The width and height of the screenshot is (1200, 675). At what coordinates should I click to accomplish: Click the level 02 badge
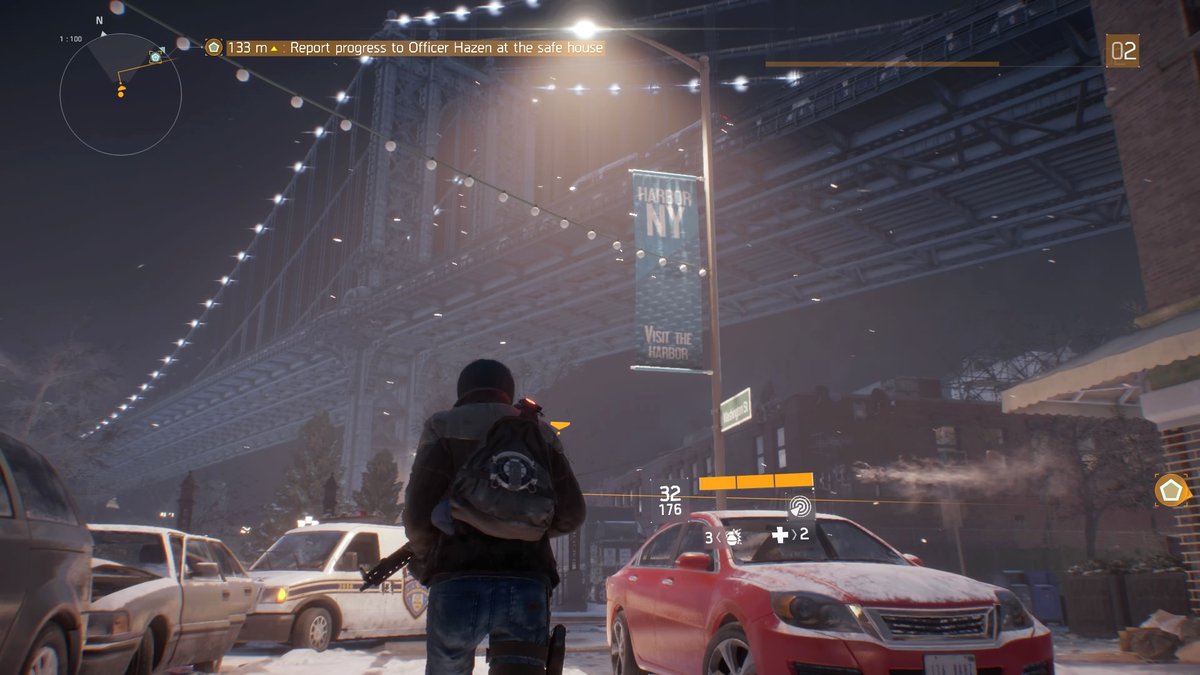click(1123, 50)
